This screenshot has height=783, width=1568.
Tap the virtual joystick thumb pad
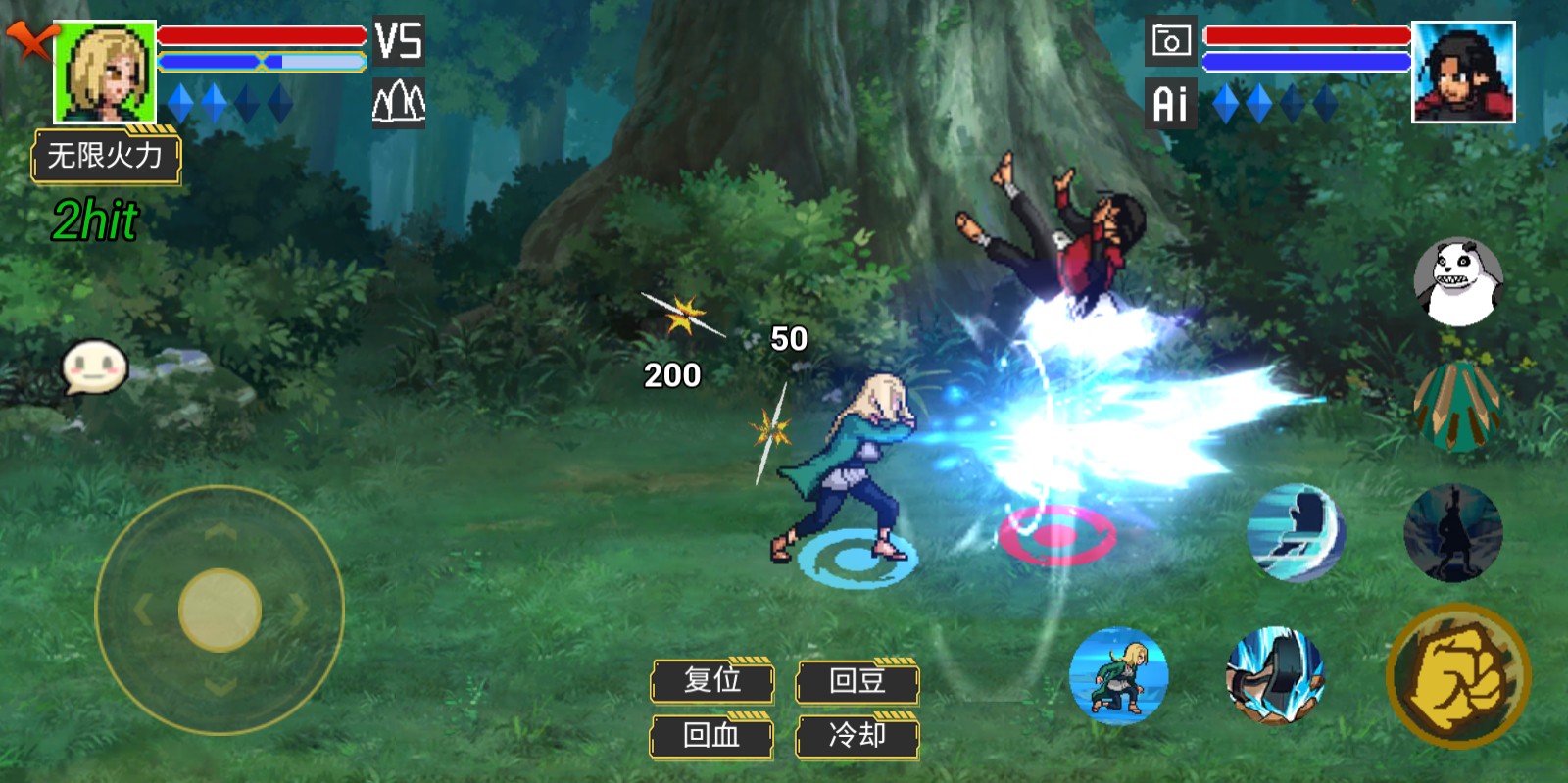(x=220, y=610)
